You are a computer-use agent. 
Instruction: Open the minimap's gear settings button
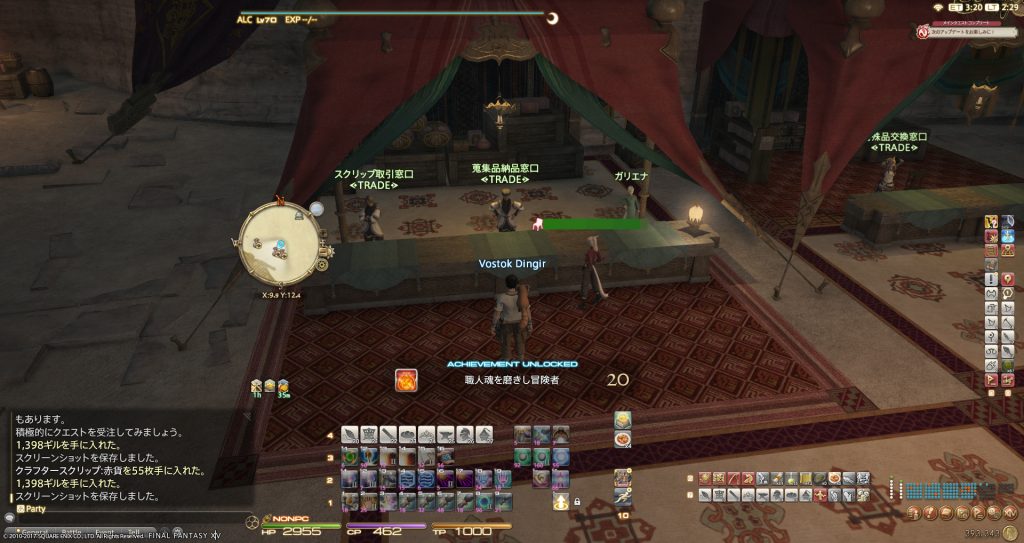point(322,265)
